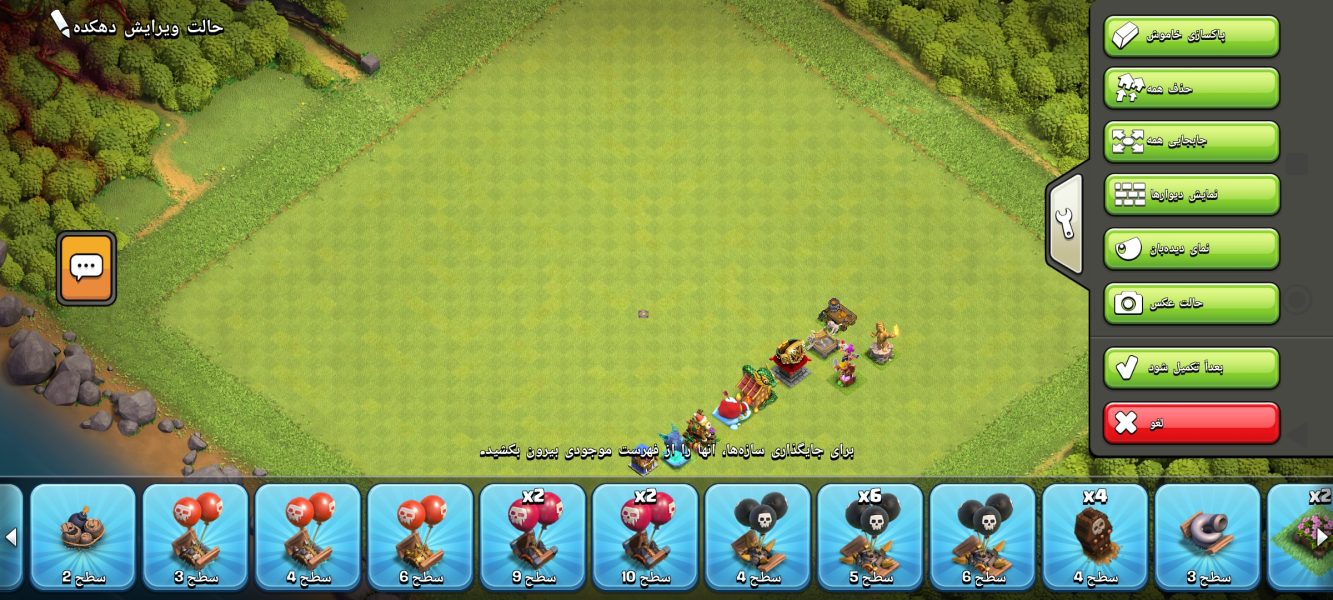Viewport: 1333px width, 600px height.
Task: Choose the level 6 black air mine card
Action: click(982, 536)
